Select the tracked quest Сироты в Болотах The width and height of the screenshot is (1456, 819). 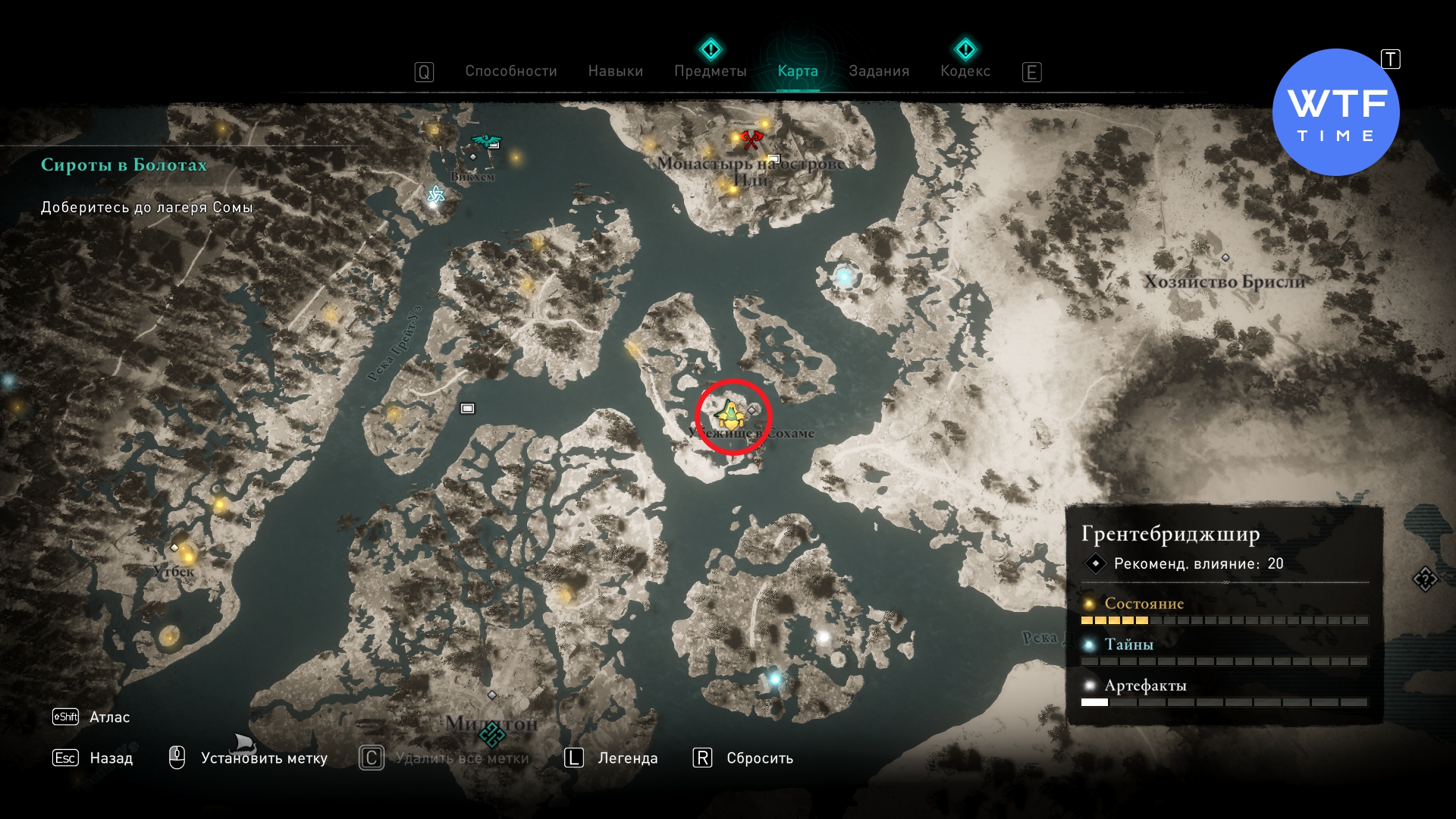coord(124,165)
